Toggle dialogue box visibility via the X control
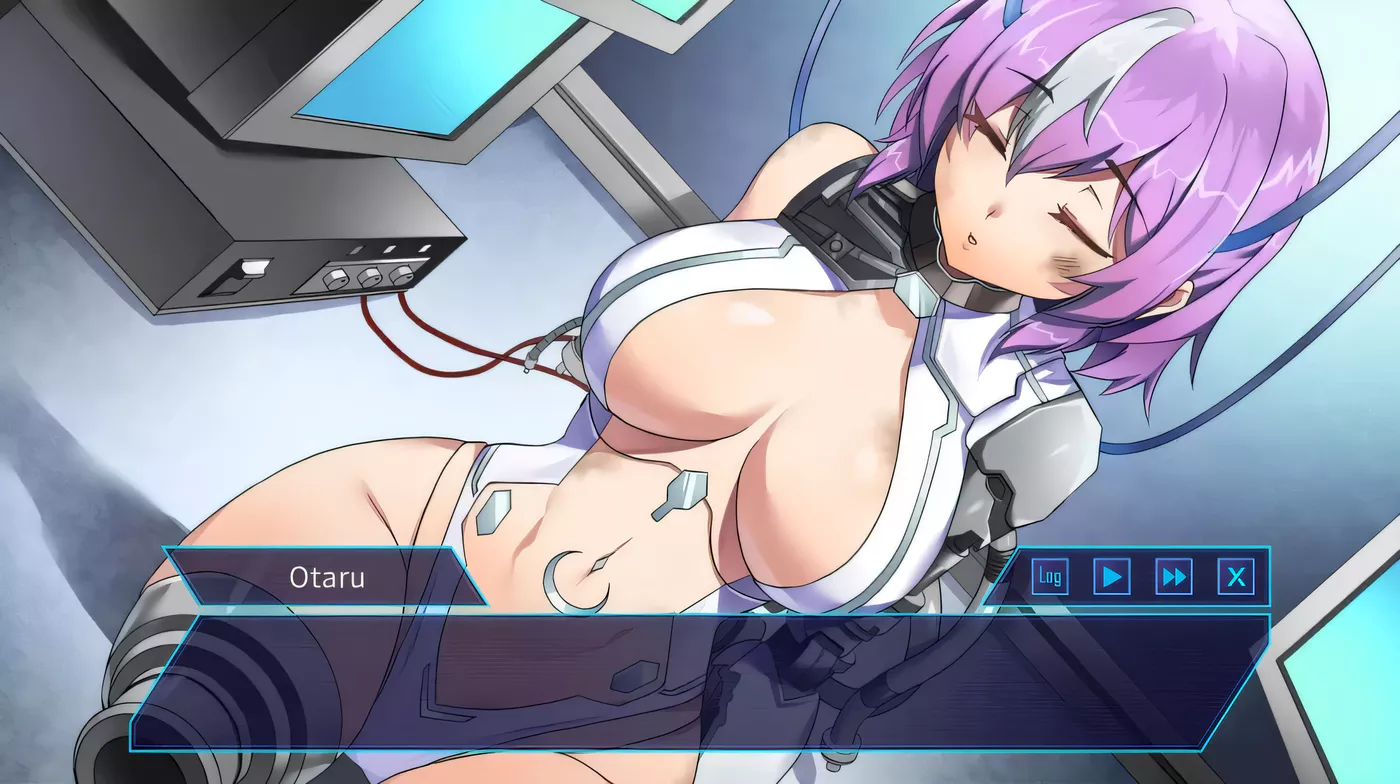The width and height of the screenshot is (1400, 784). pyautogui.click(x=1238, y=576)
